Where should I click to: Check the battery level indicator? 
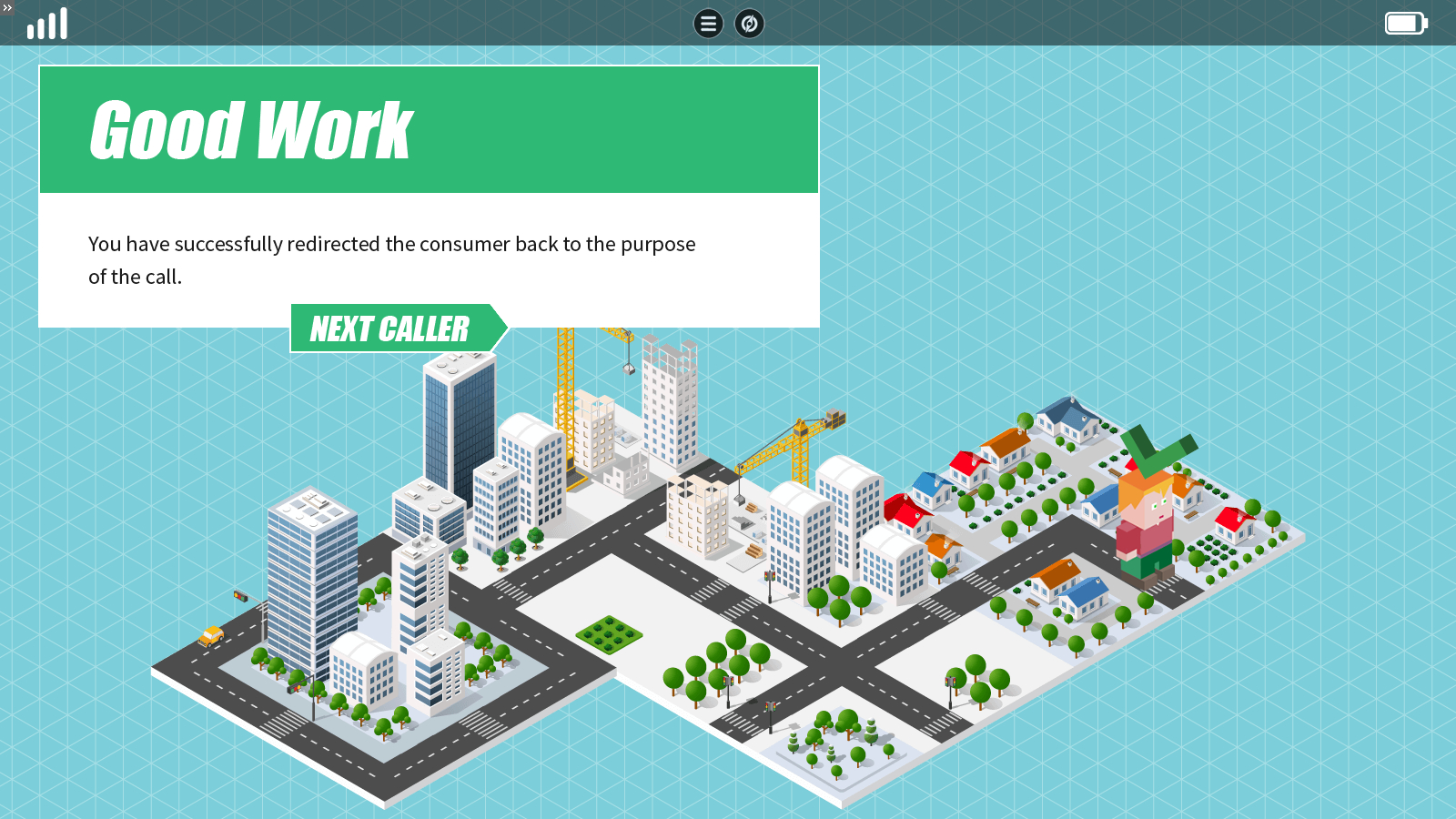click(x=1404, y=23)
